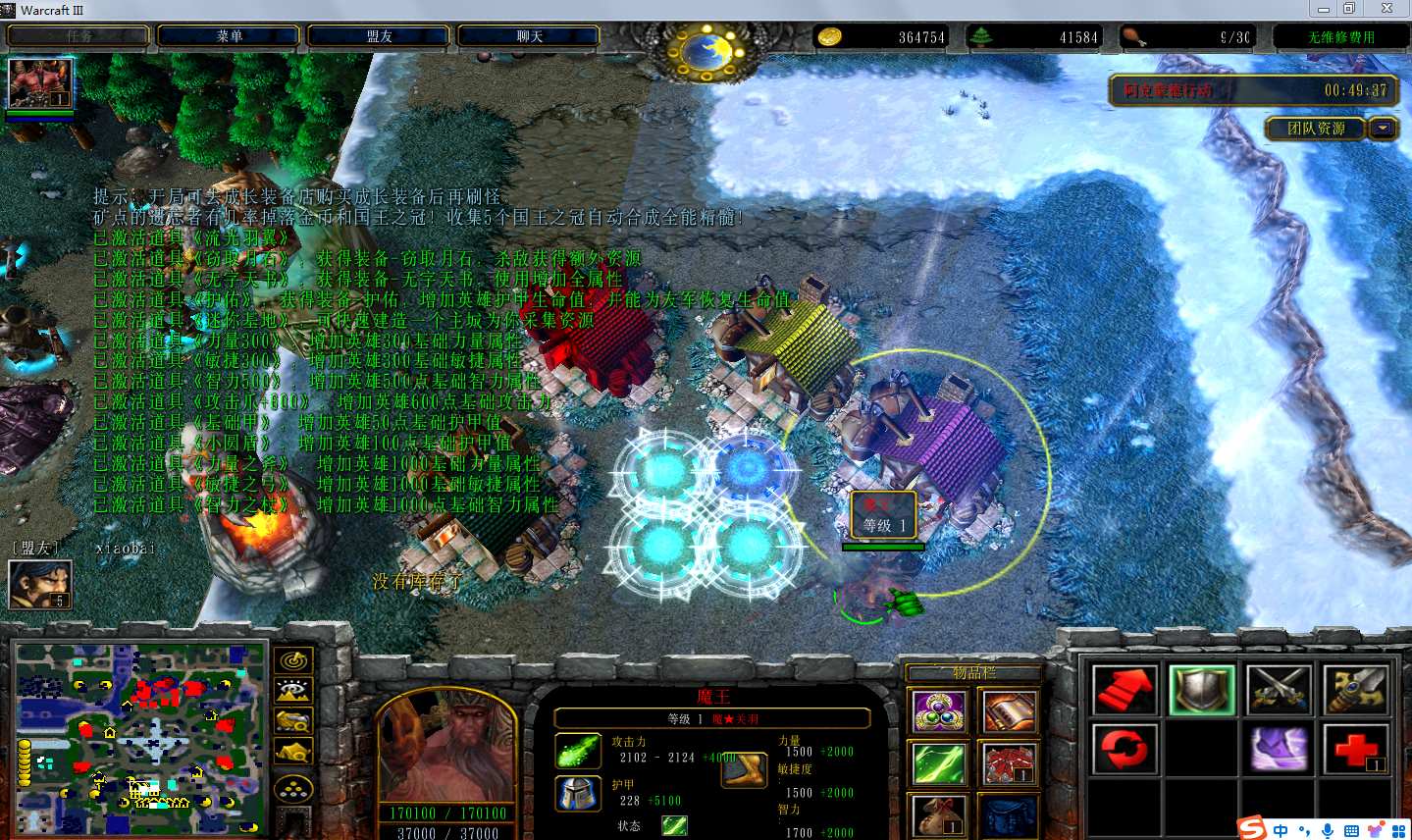The height and width of the screenshot is (840, 1412).
Task: Choose the shield command icon
Action: [x=1201, y=690]
